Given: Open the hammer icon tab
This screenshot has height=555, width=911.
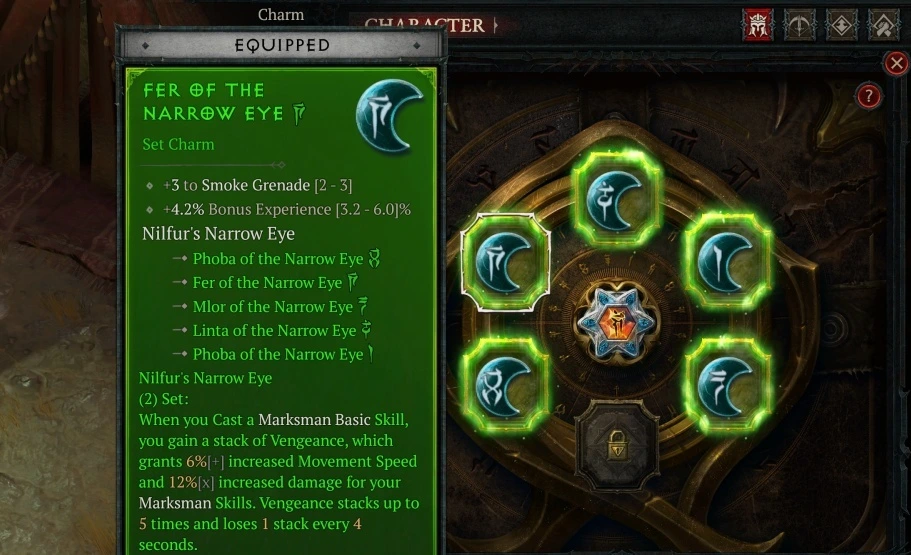Looking at the screenshot, I should (884, 25).
